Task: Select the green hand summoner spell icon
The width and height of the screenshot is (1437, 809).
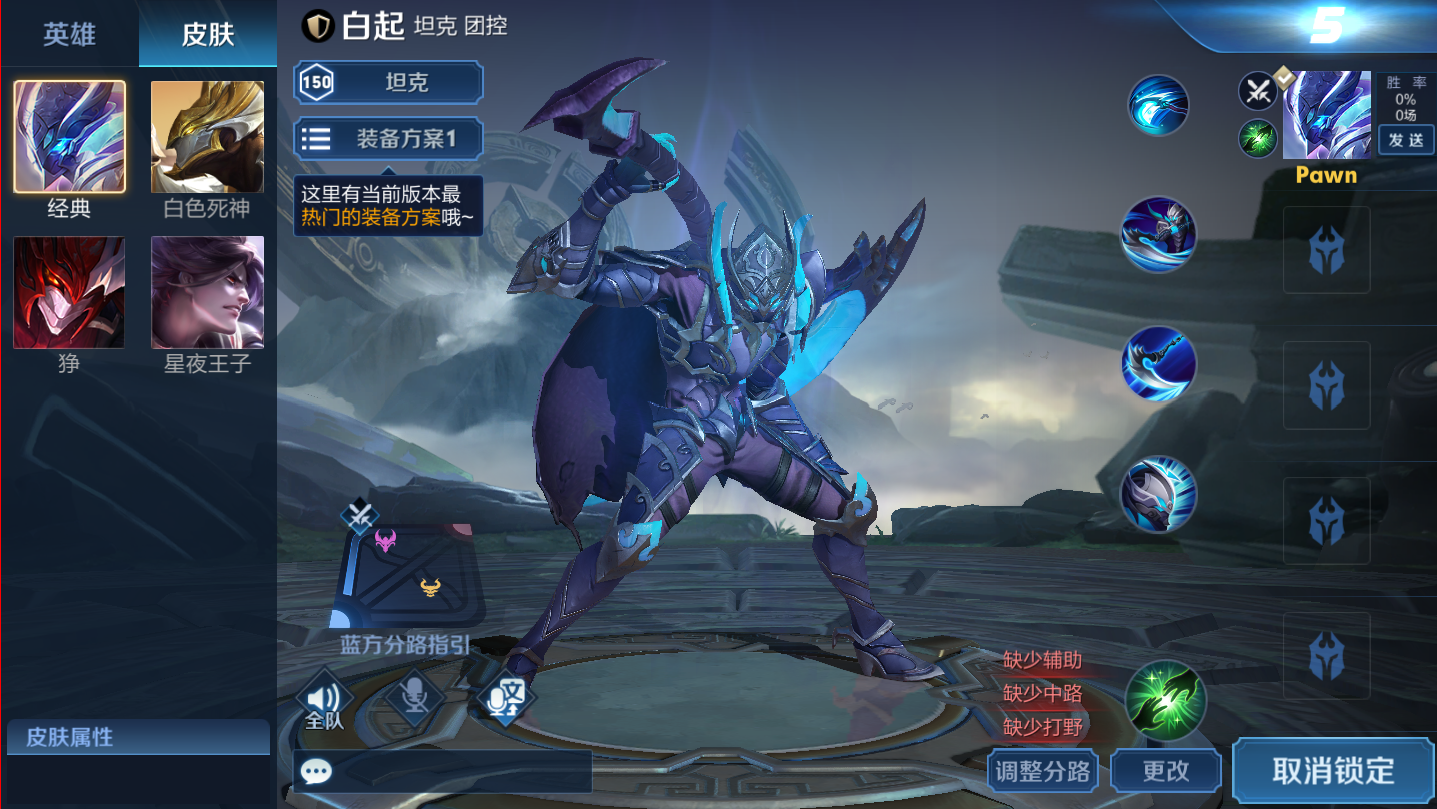Action: pyautogui.click(x=1166, y=700)
